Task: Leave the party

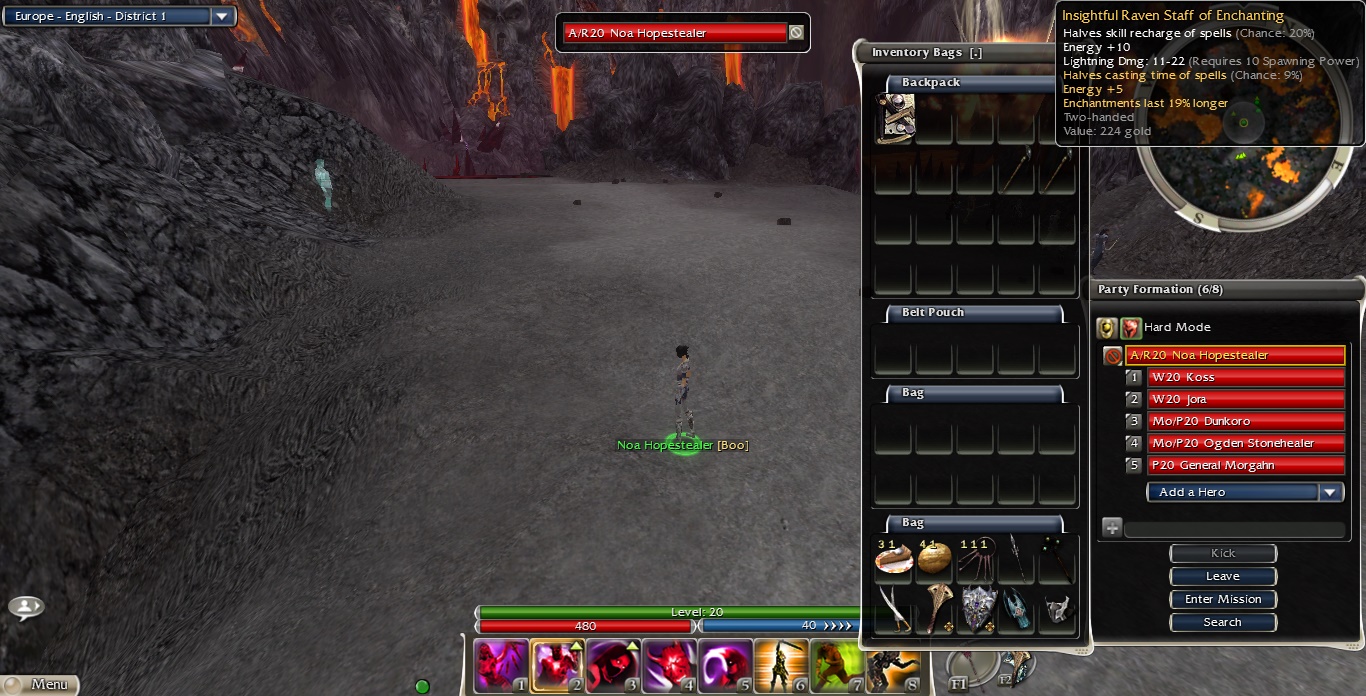Action: point(1223,577)
